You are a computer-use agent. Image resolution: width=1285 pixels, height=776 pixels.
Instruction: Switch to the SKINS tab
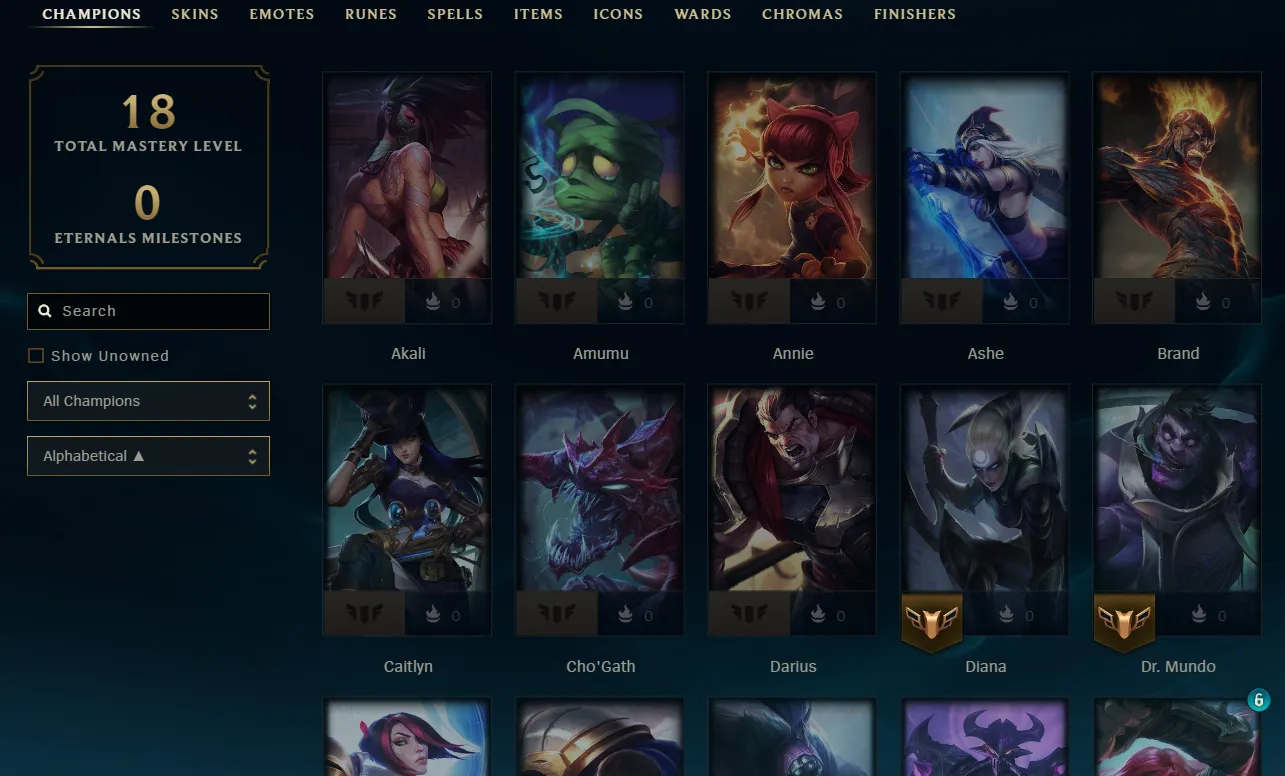(x=194, y=14)
